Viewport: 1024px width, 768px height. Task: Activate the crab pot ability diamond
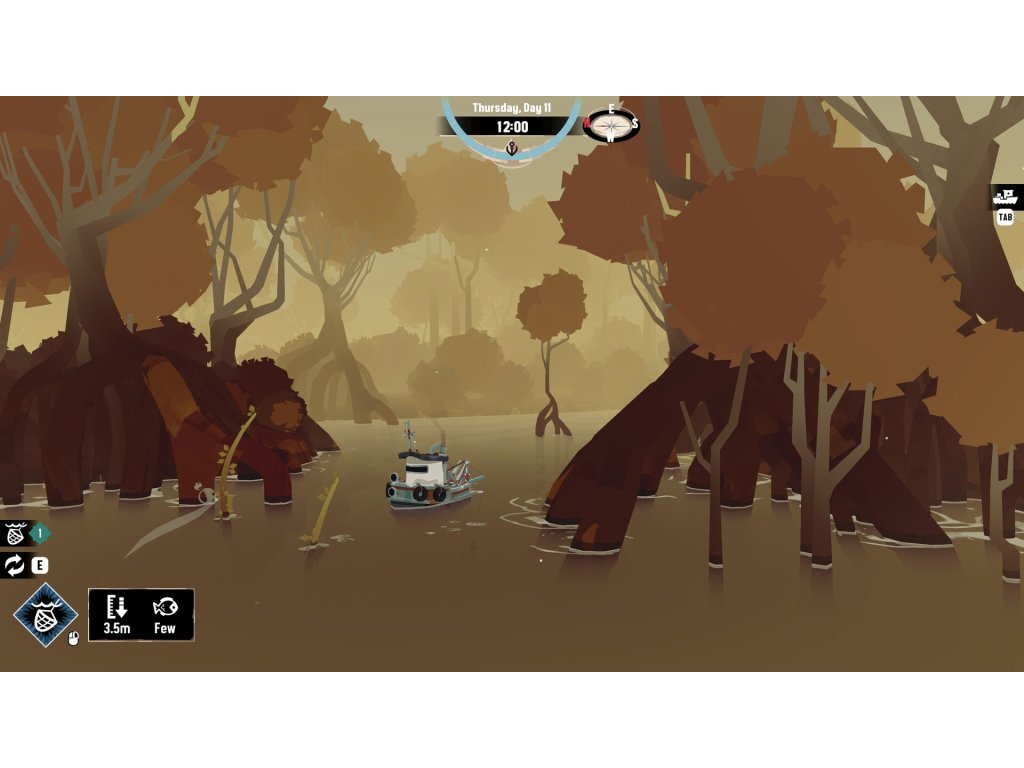pos(45,614)
